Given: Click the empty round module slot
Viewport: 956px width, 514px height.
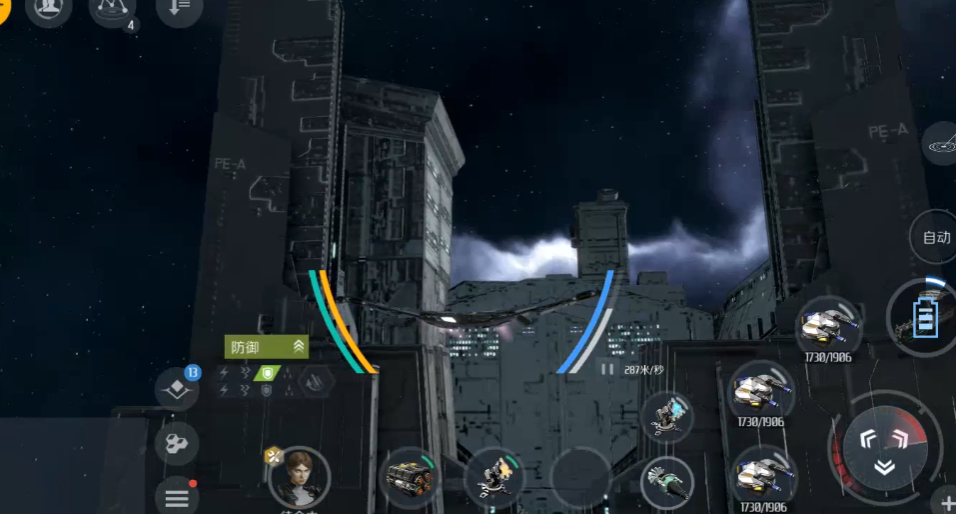Looking at the screenshot, I should (580, 478).
